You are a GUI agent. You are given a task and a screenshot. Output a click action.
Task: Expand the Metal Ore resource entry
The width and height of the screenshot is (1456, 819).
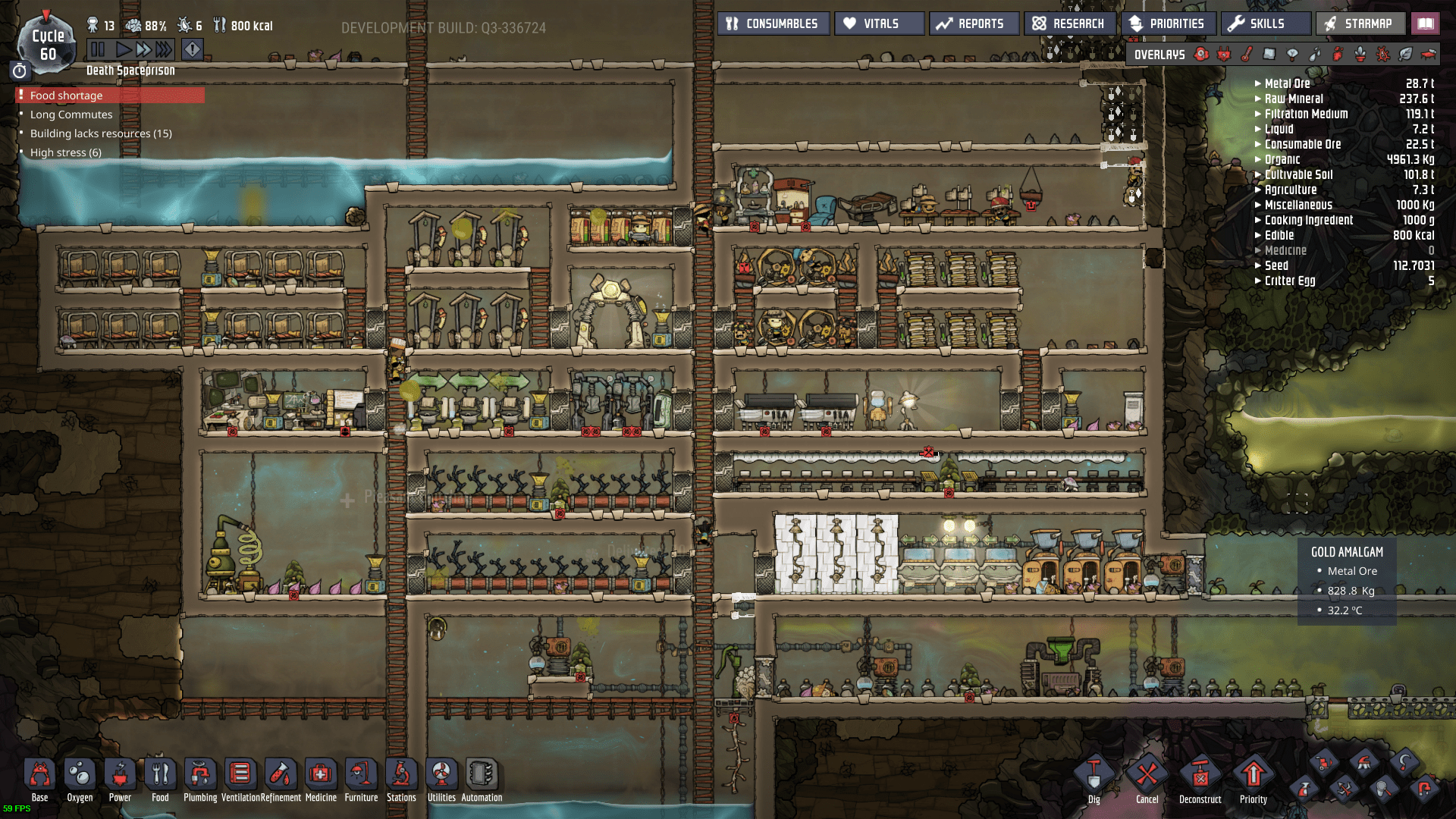pyautogui.click(x=1258, y=83)
